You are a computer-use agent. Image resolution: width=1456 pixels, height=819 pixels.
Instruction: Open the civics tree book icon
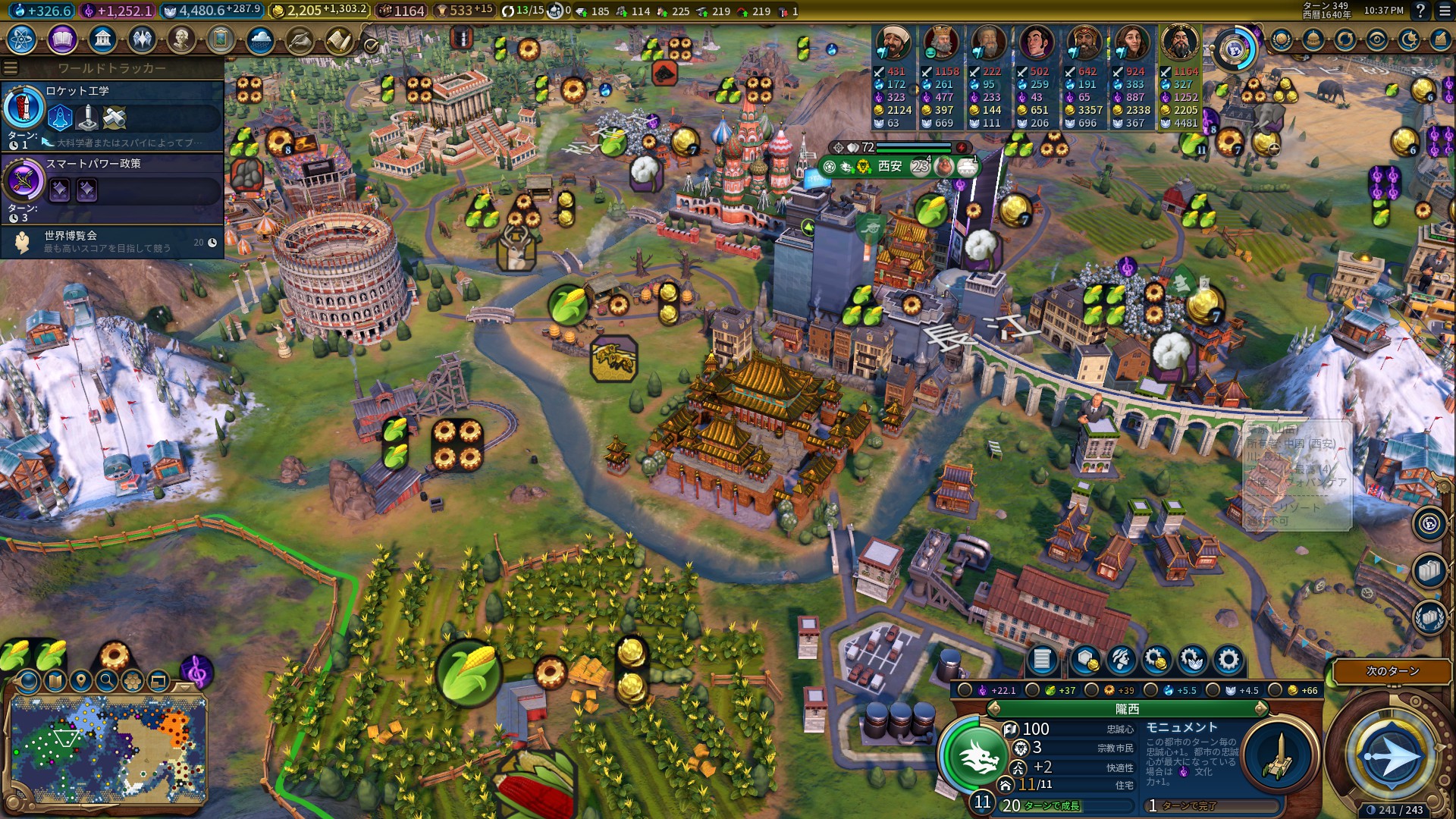[x=62, y=39]
